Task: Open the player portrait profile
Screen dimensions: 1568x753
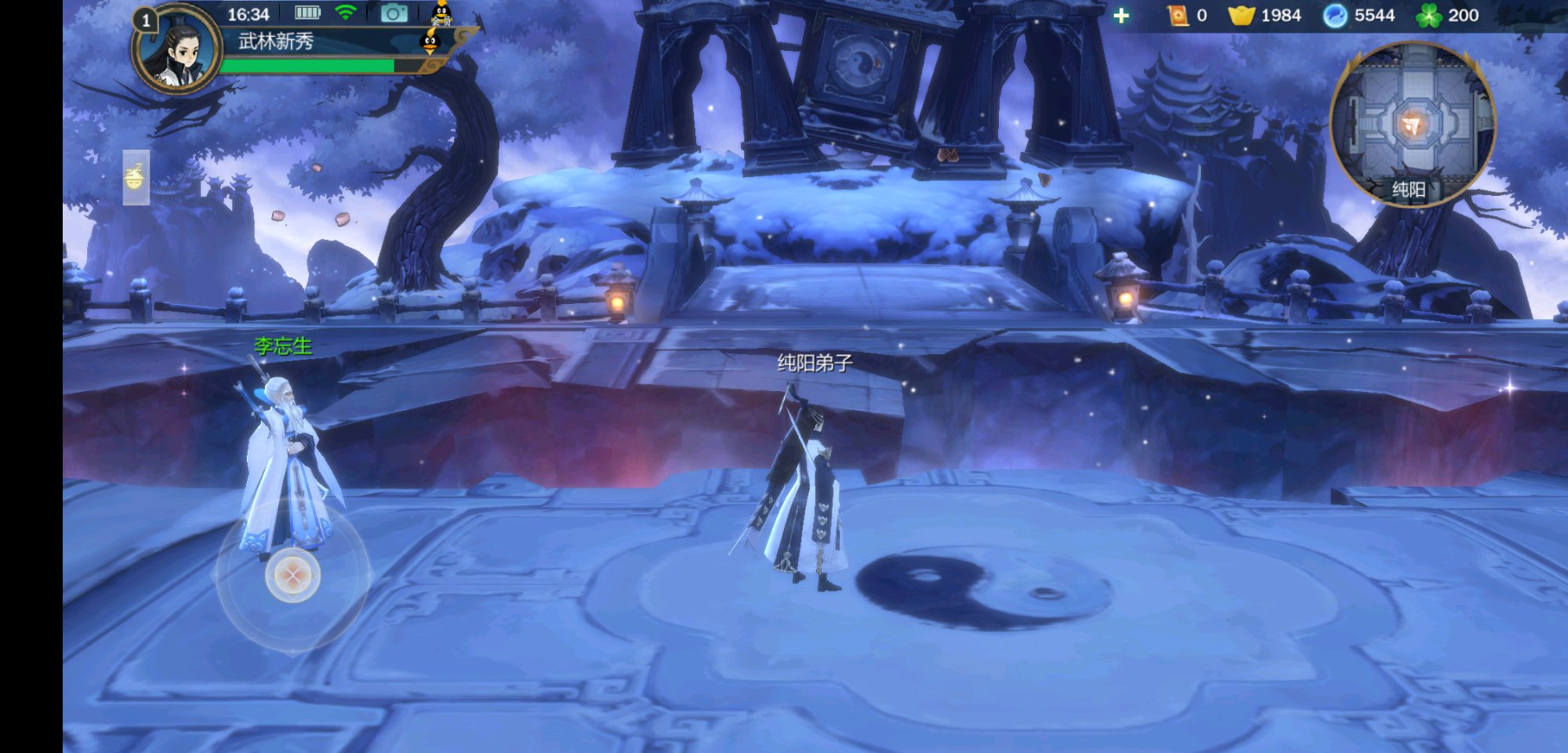Action: click(x=177, y=51)
